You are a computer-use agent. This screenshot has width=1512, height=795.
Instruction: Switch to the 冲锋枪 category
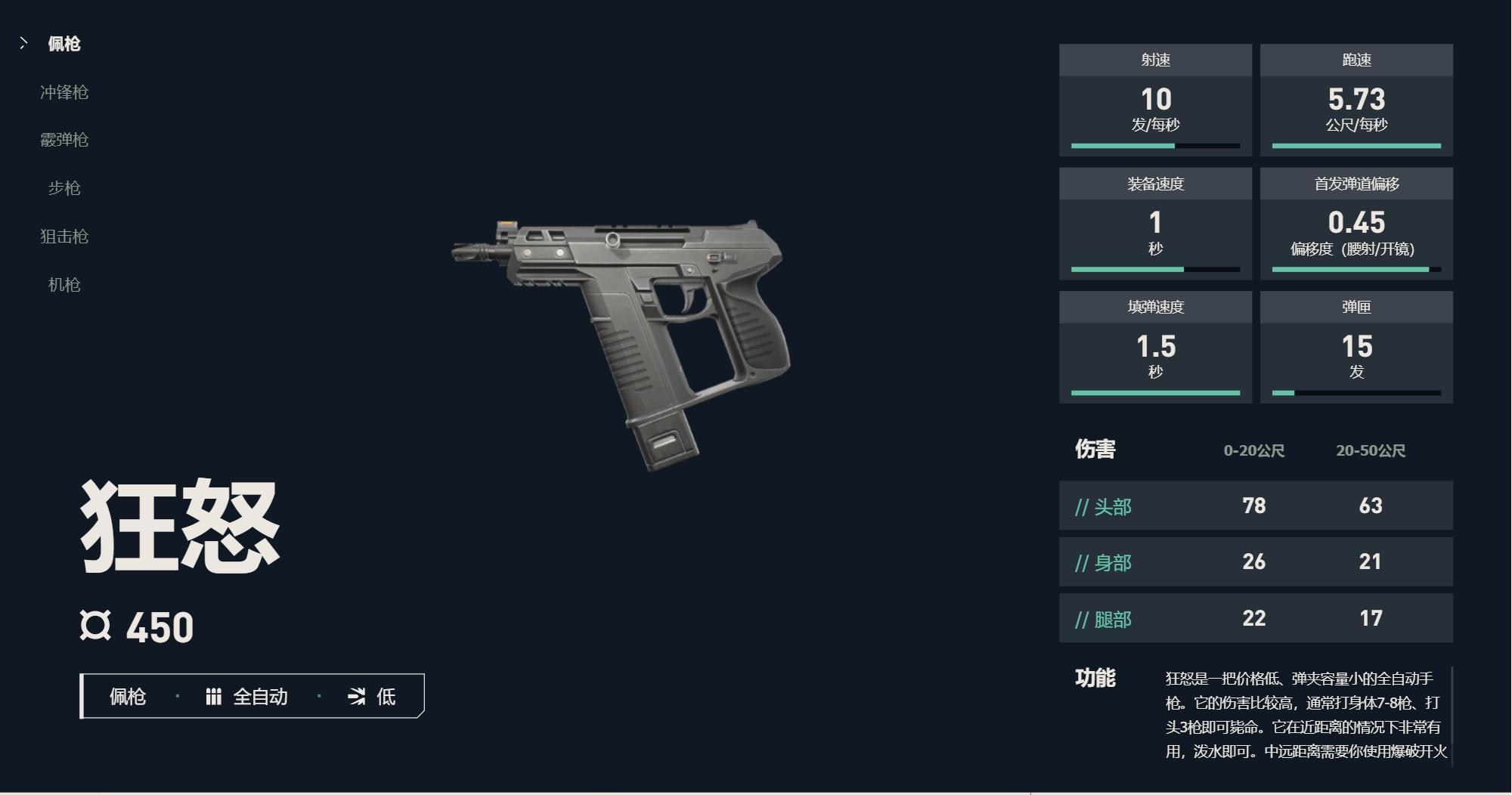pos(64,92)
